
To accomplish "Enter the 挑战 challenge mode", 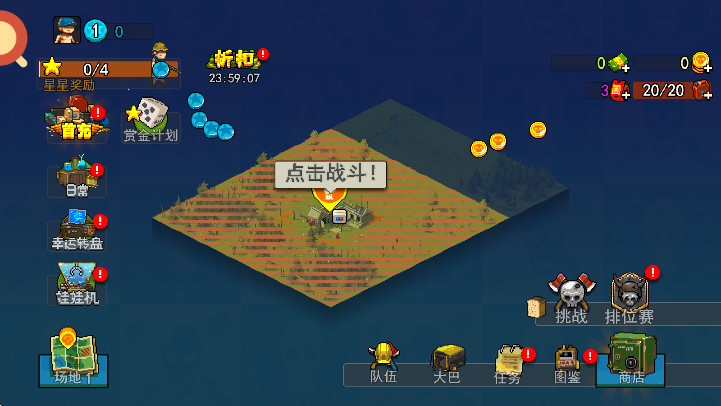I will 572,300.
